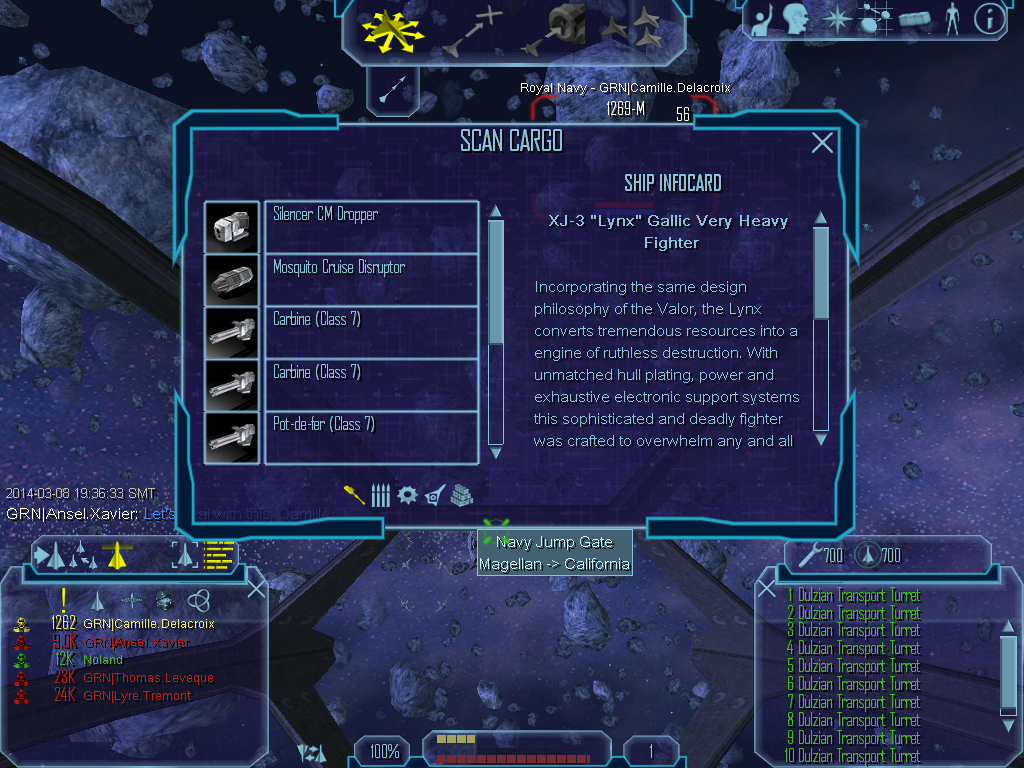Show weapons with the yellow screwdriver filter

point(355,495)
